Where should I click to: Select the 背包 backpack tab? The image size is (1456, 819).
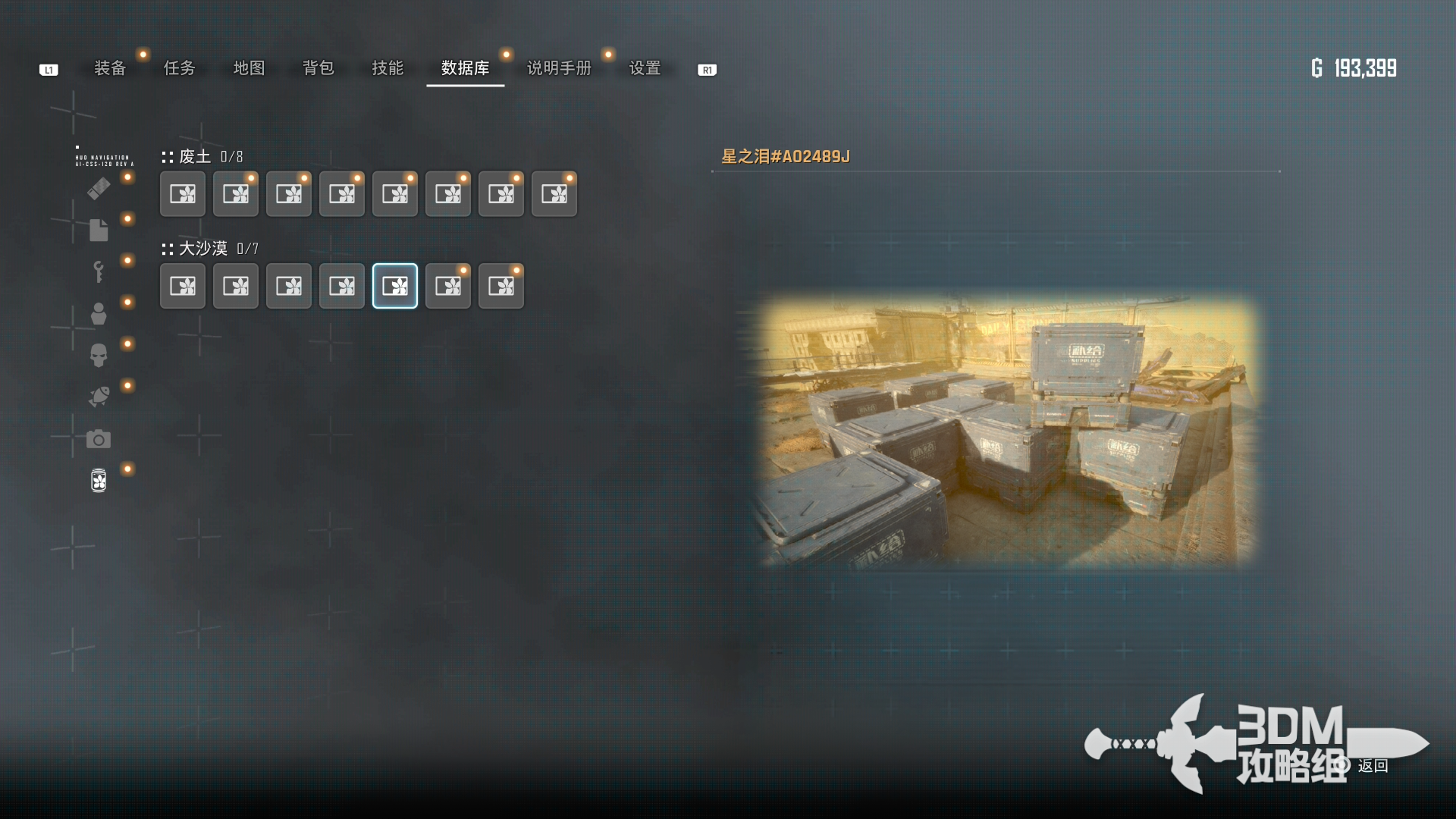(x=318, y=68)
